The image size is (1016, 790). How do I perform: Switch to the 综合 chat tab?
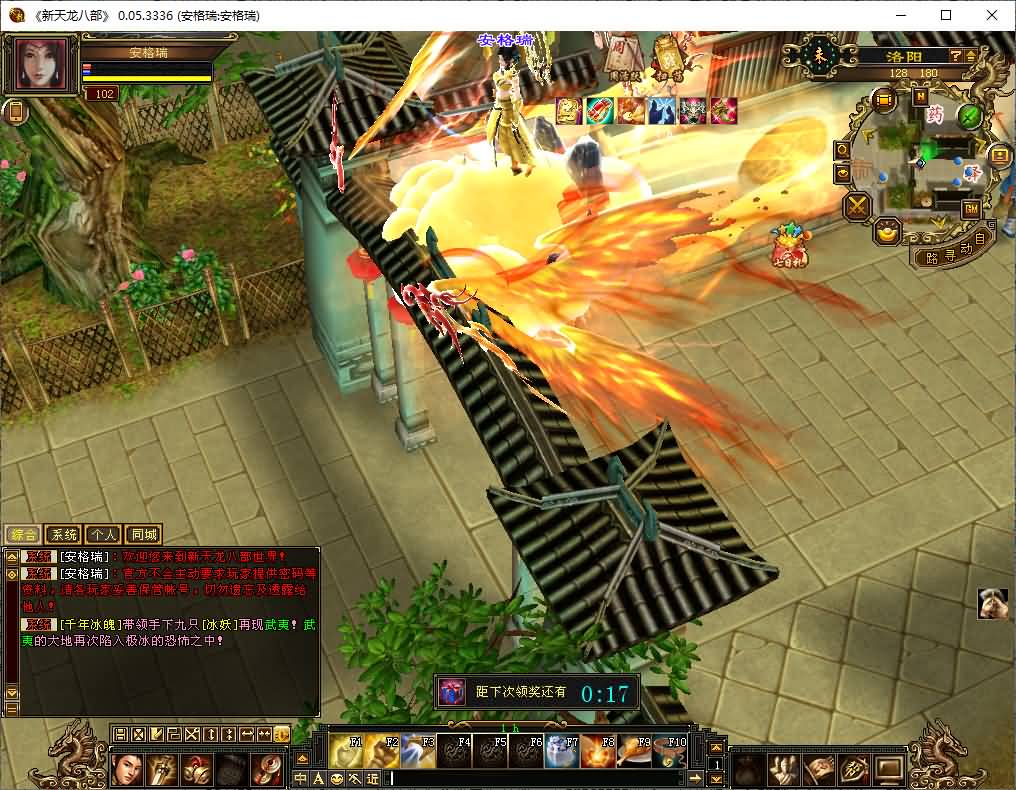23,535
